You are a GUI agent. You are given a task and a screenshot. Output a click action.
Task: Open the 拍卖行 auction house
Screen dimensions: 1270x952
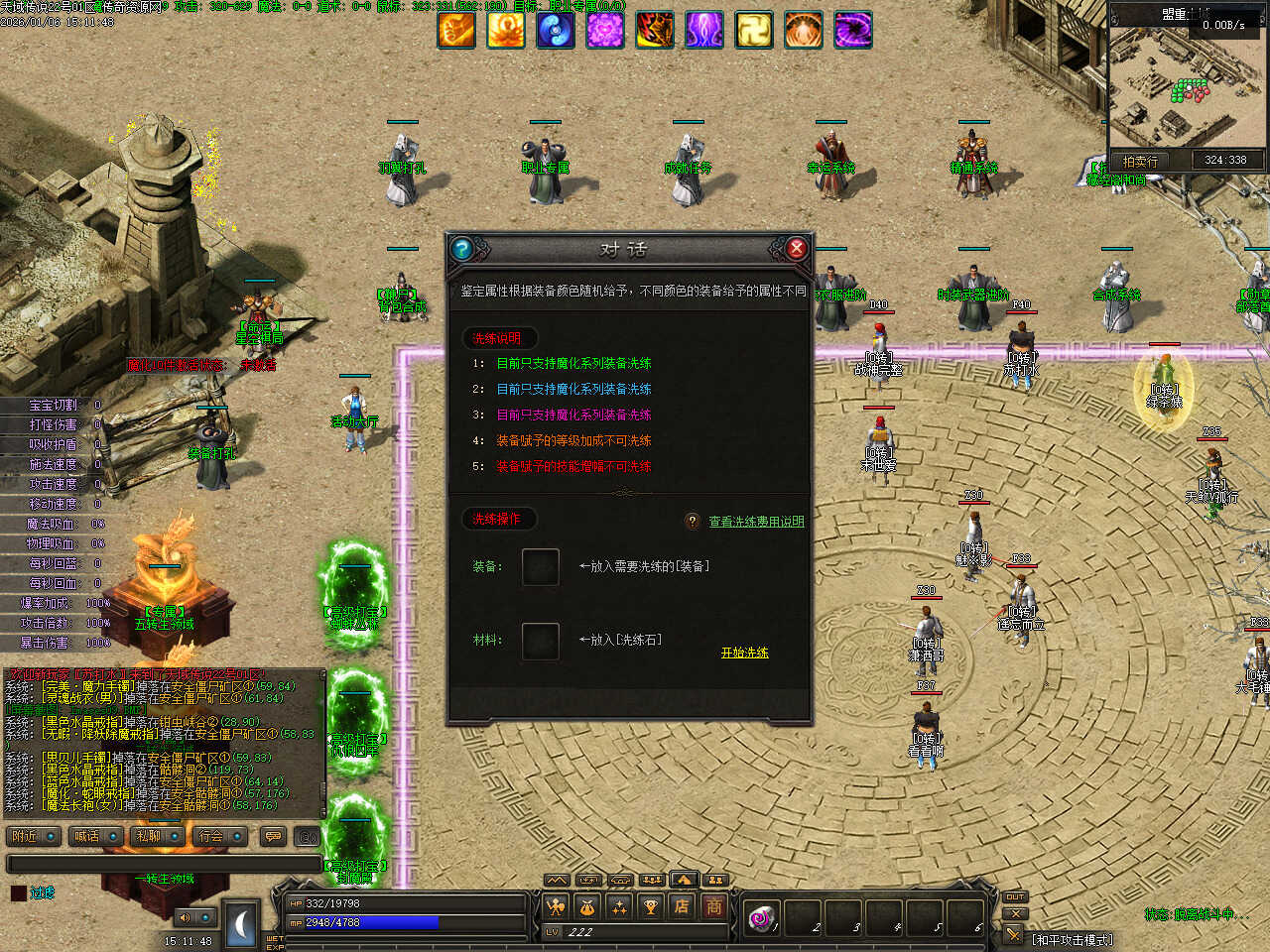[x=1140, y=161]
